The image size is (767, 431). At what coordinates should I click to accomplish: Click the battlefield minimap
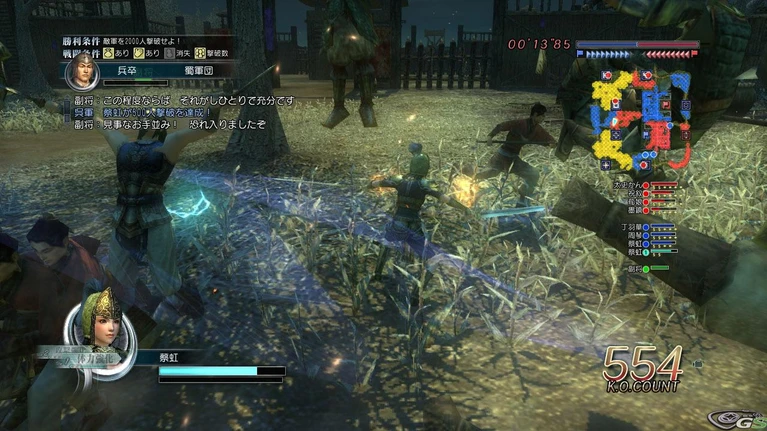pos(640,120)
